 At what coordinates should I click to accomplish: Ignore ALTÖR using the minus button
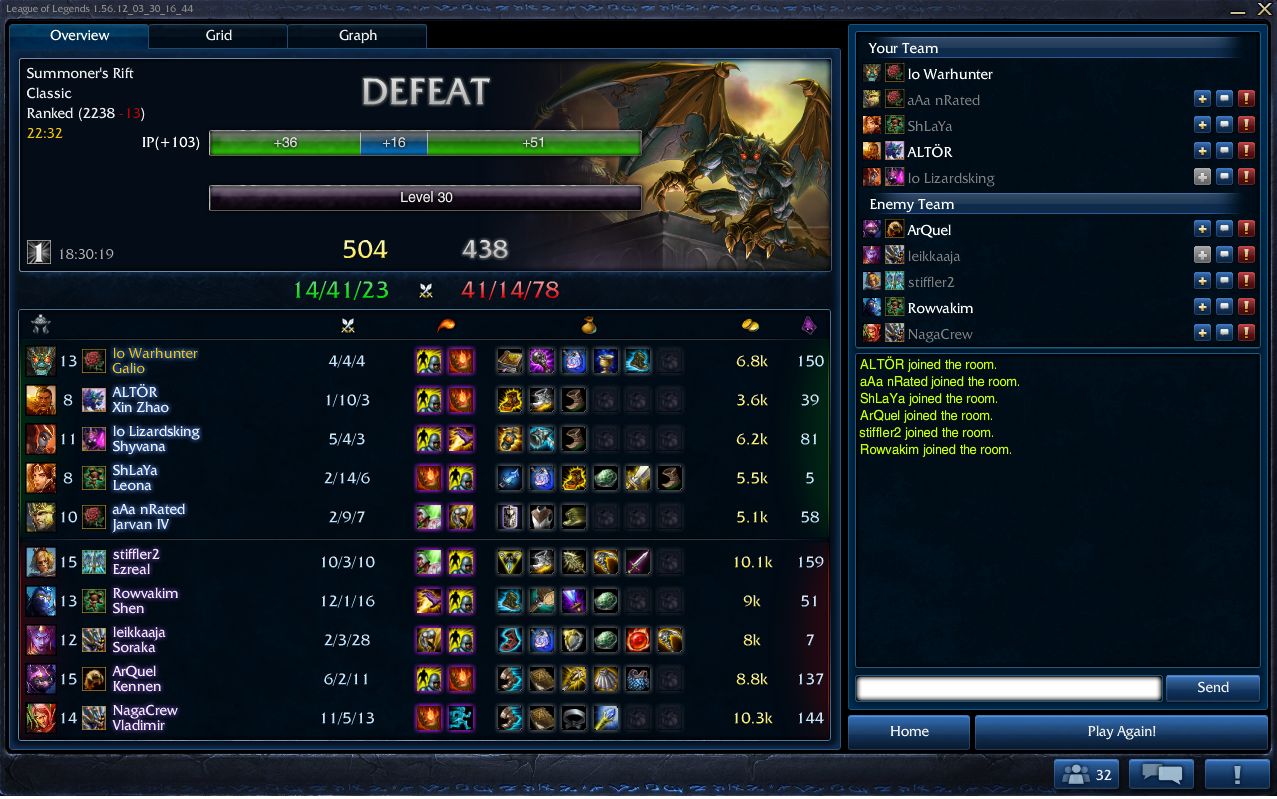[x=1224, y=151]
